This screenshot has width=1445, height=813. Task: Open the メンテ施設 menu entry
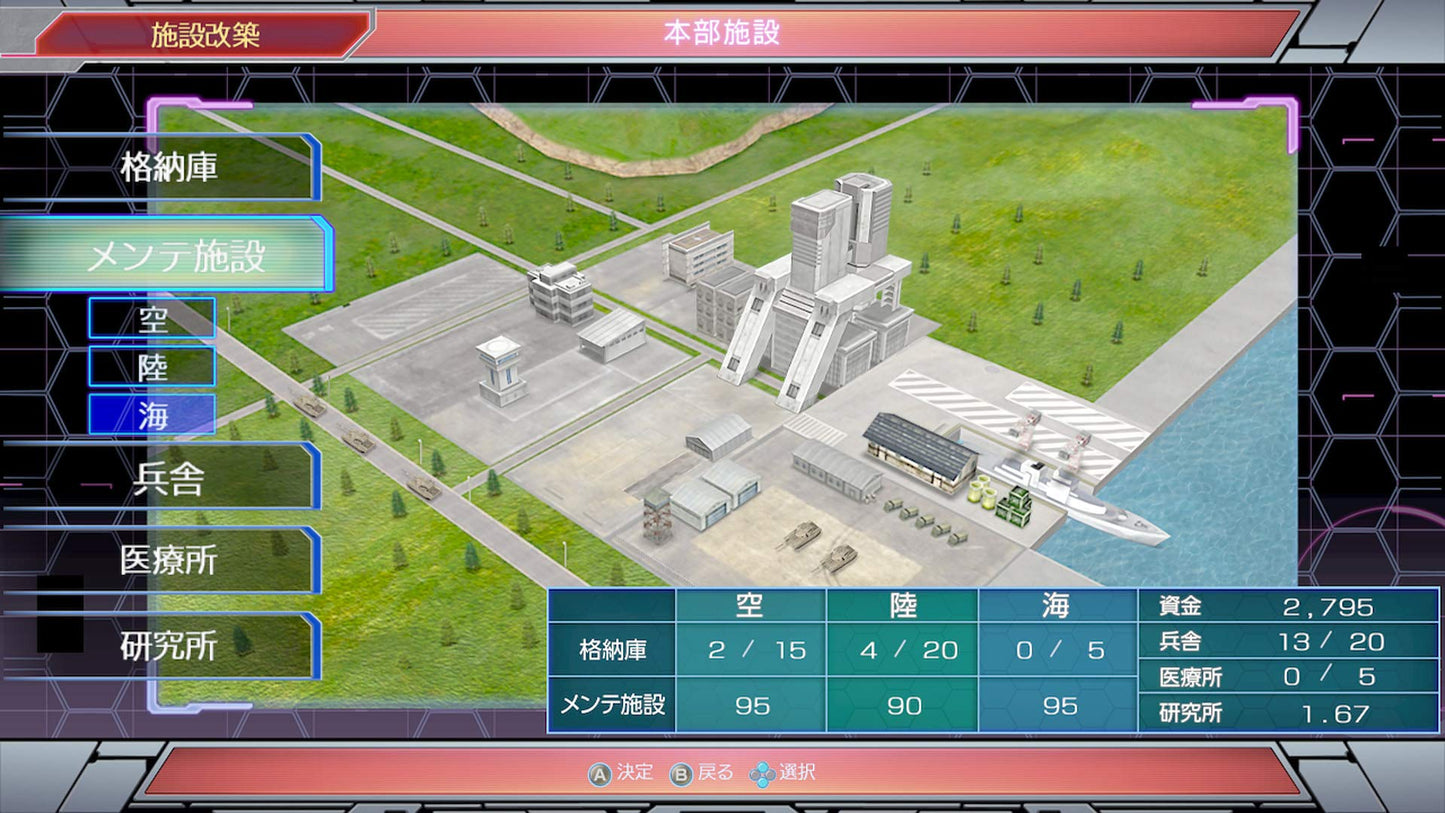175,256
